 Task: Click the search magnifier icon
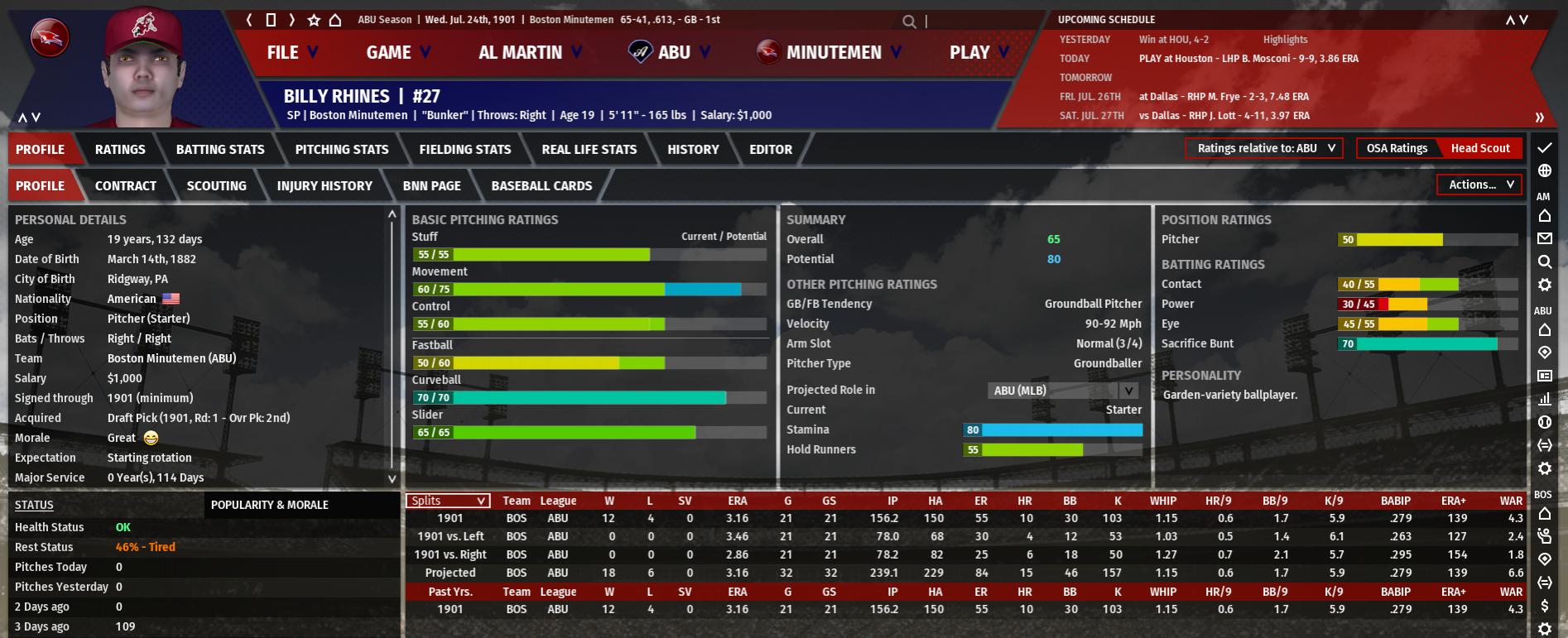[909, 22]
